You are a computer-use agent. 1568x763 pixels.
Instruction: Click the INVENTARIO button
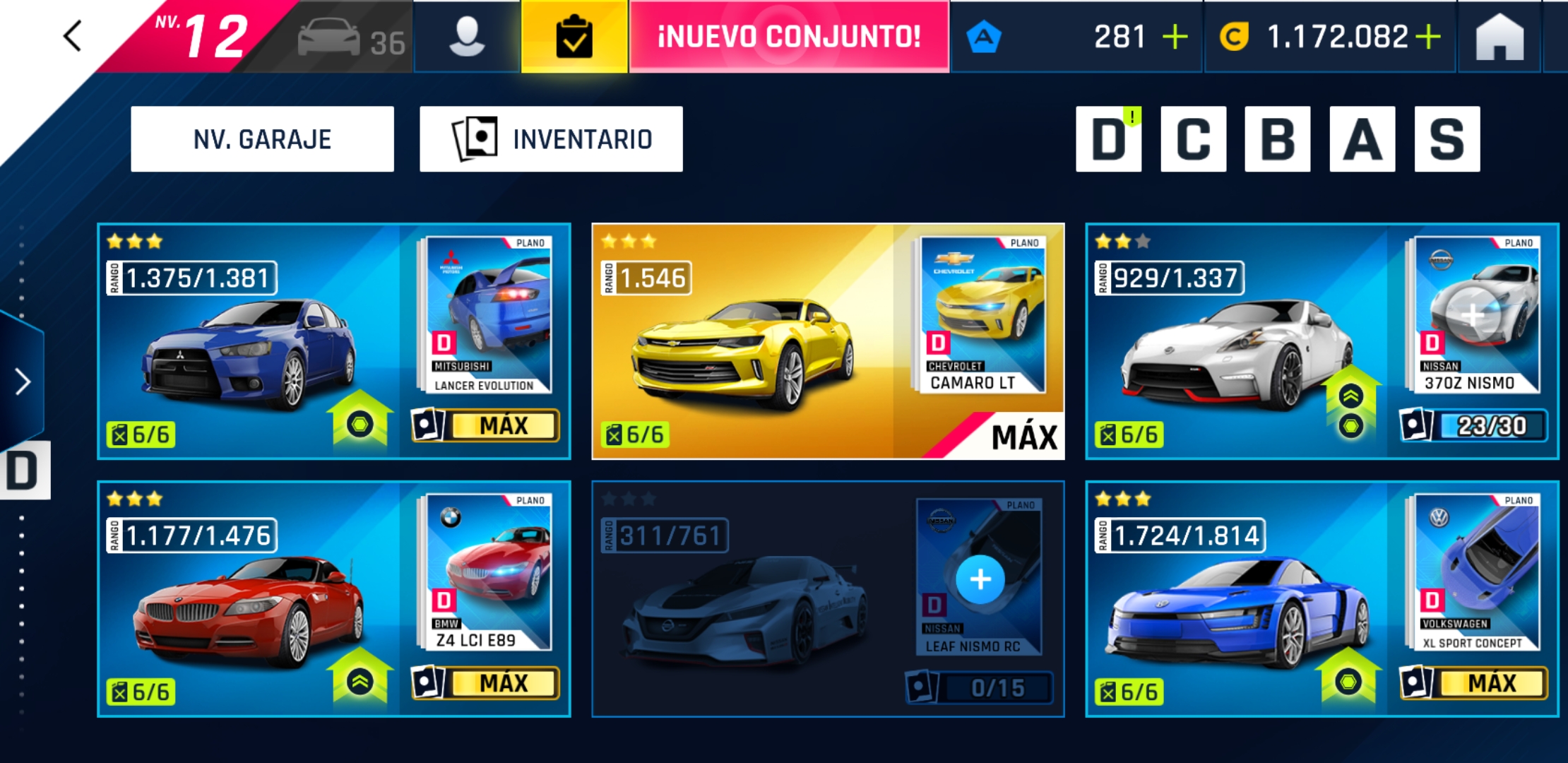[552, 138]
